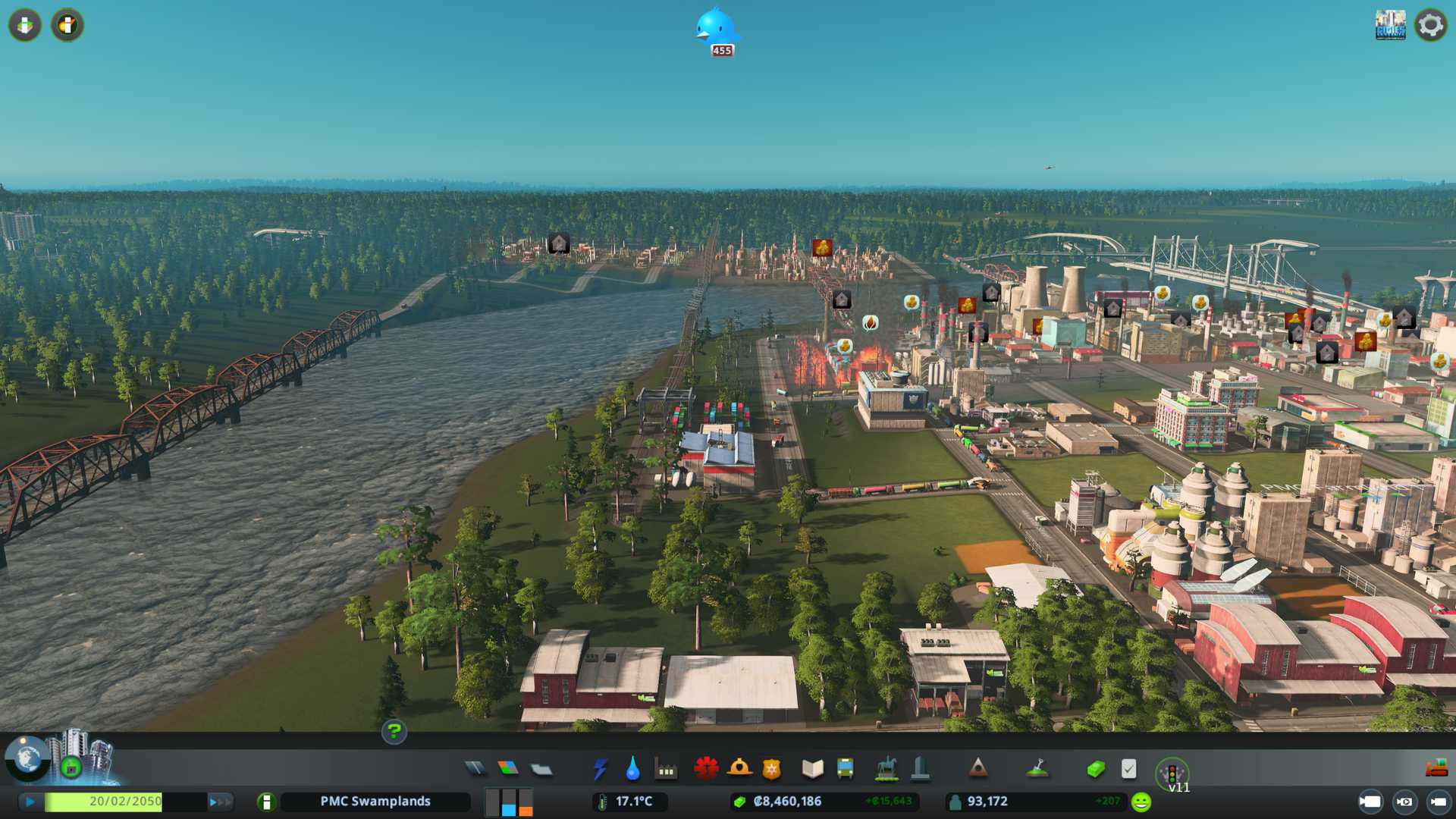Open the Garbage and Industry factory menu
Image resolution: width=1456 pixels, height=819 pixels.
(x=667, y=770)
